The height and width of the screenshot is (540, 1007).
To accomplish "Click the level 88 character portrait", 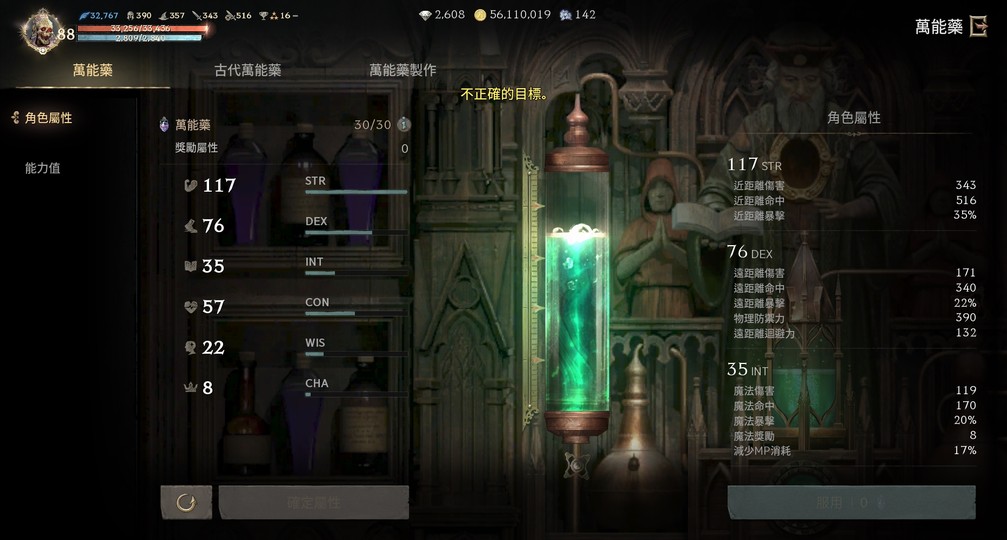I will point(42,31).
